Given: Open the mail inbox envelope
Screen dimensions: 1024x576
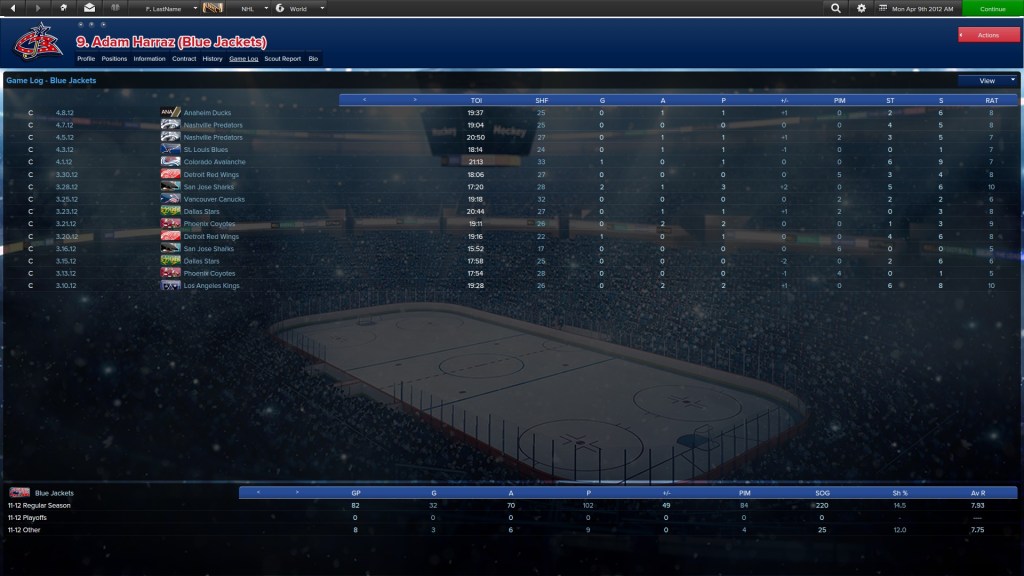Looking at the screenshot, I should tap(89, 8).
